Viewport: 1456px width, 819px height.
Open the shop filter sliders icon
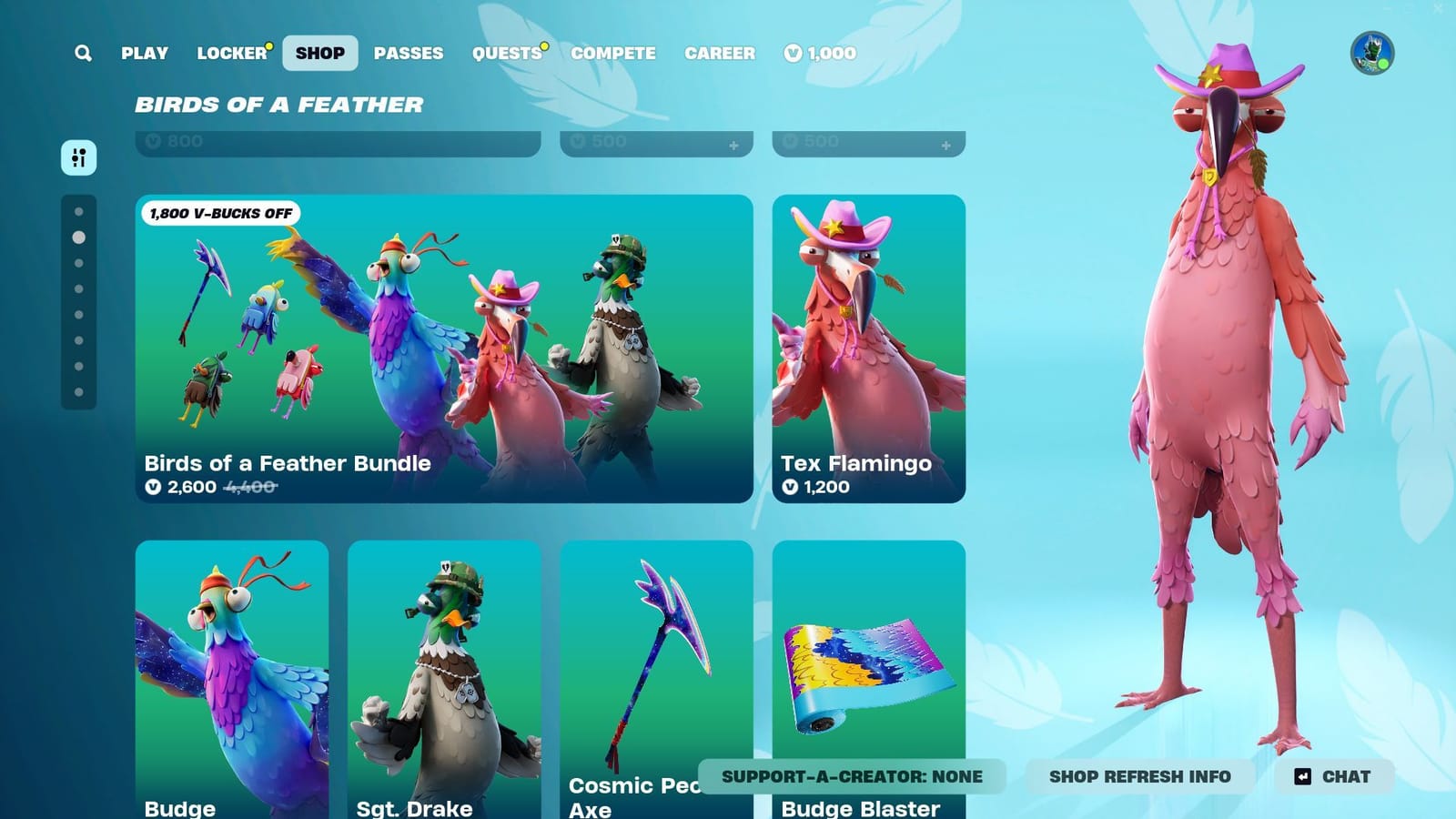79,157
